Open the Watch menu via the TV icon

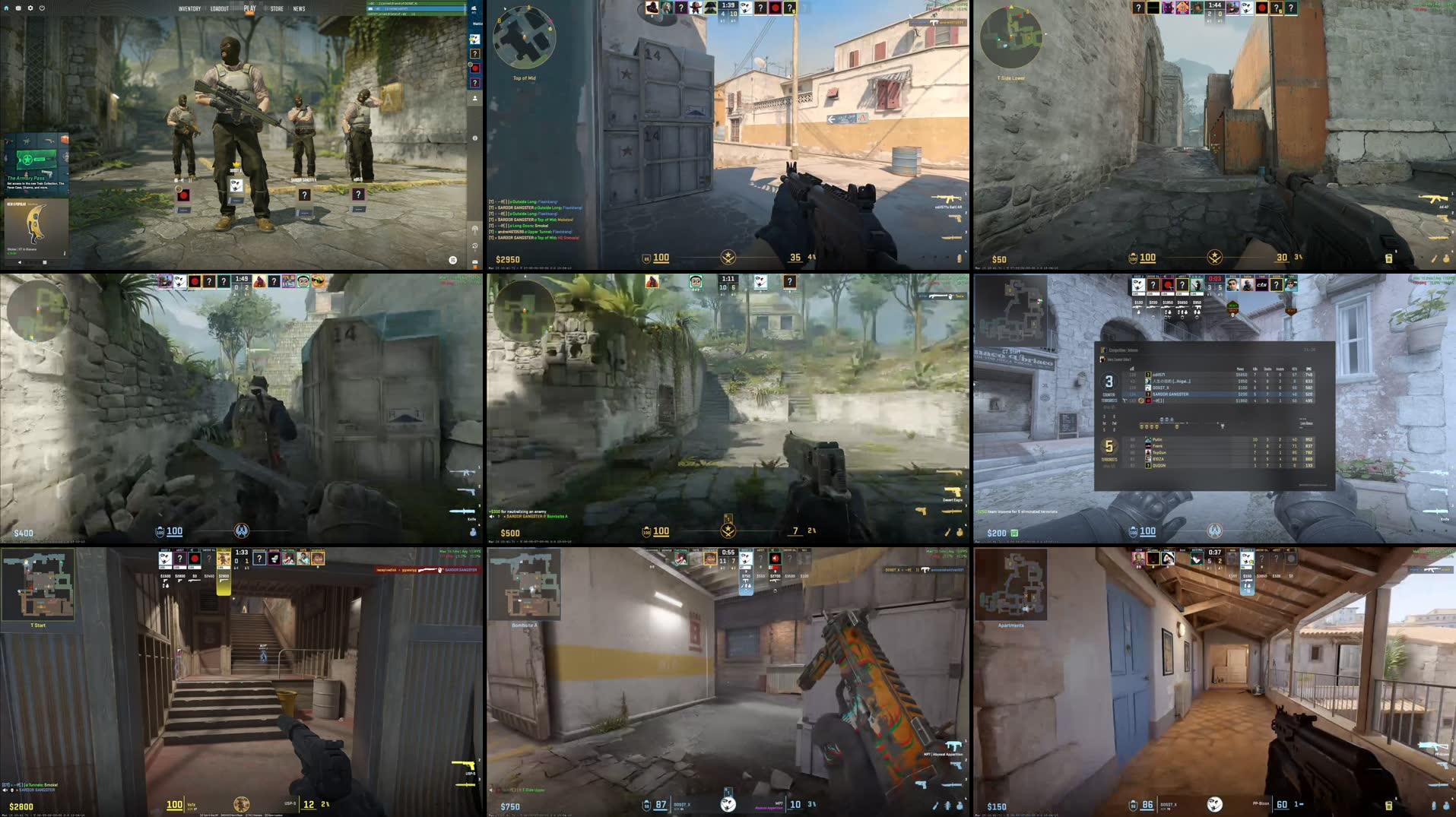coord(17,8)
